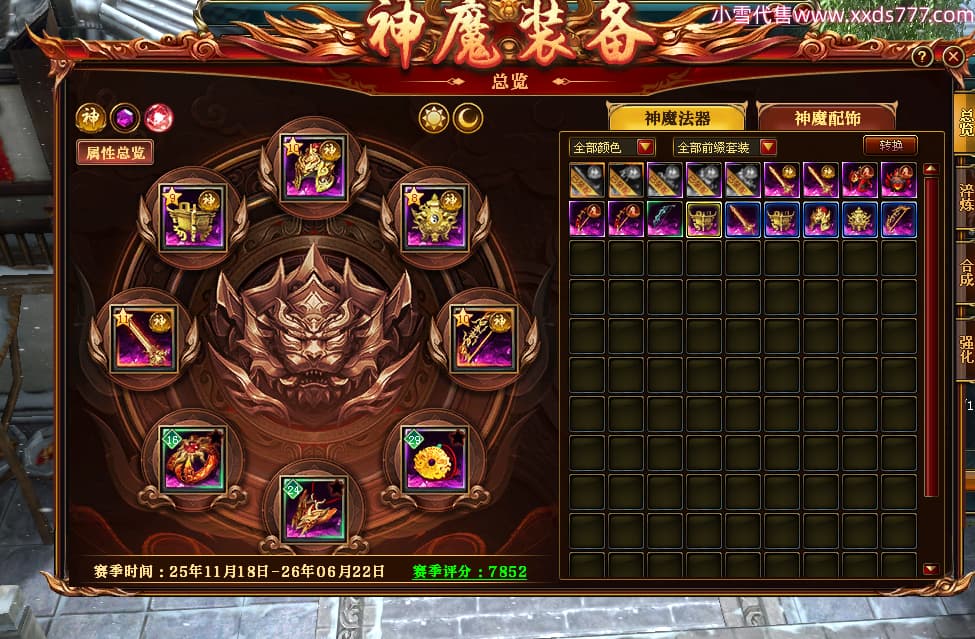This screenshot has width=975, height=639.
Task: Switch to the 神魔法器 tab
Action: click(x=676, y=118)
